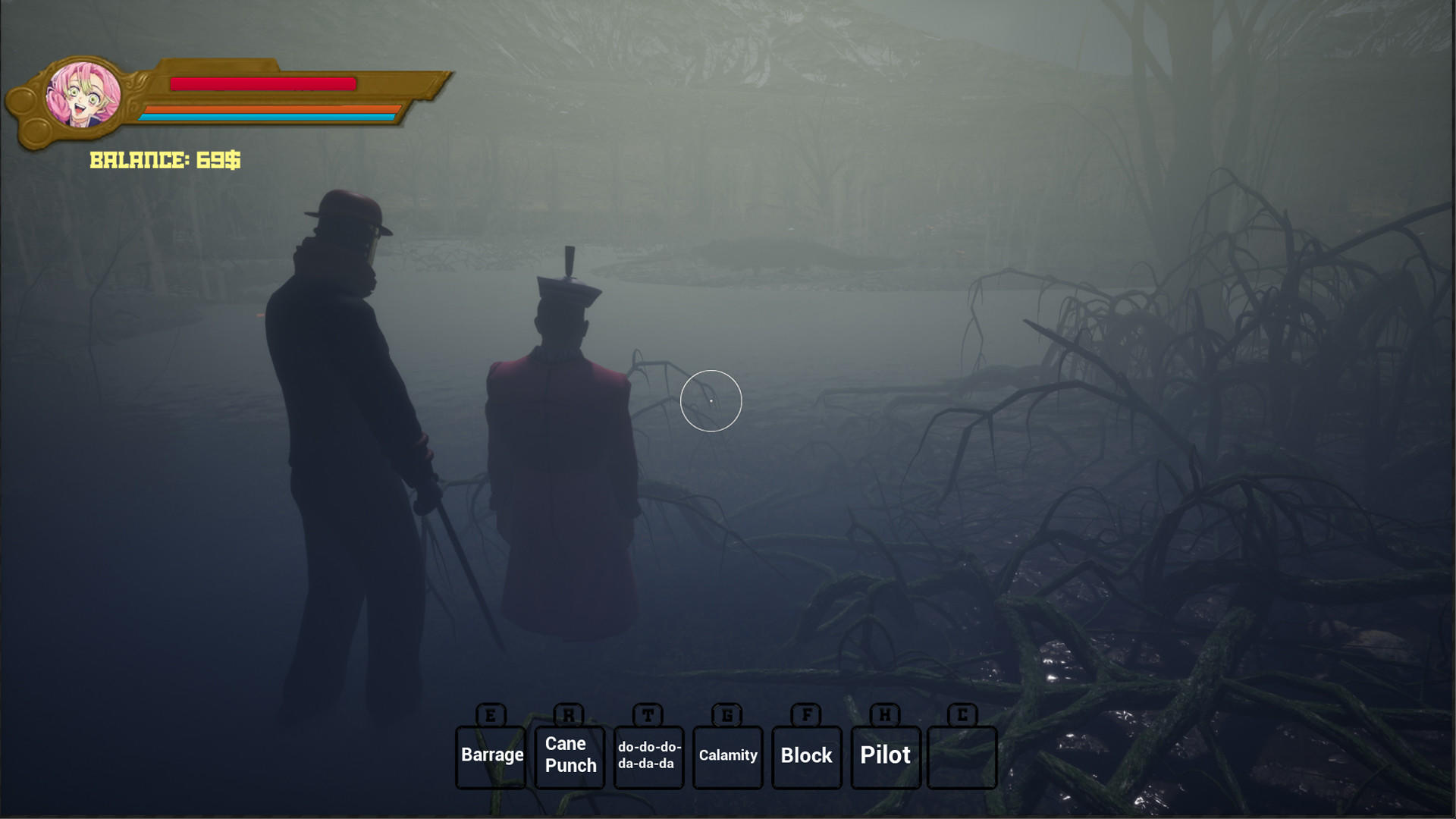Viewport: 1456px width, 819px height.
Task: Click the Balance: 69$ text
Action: (165, 160)
